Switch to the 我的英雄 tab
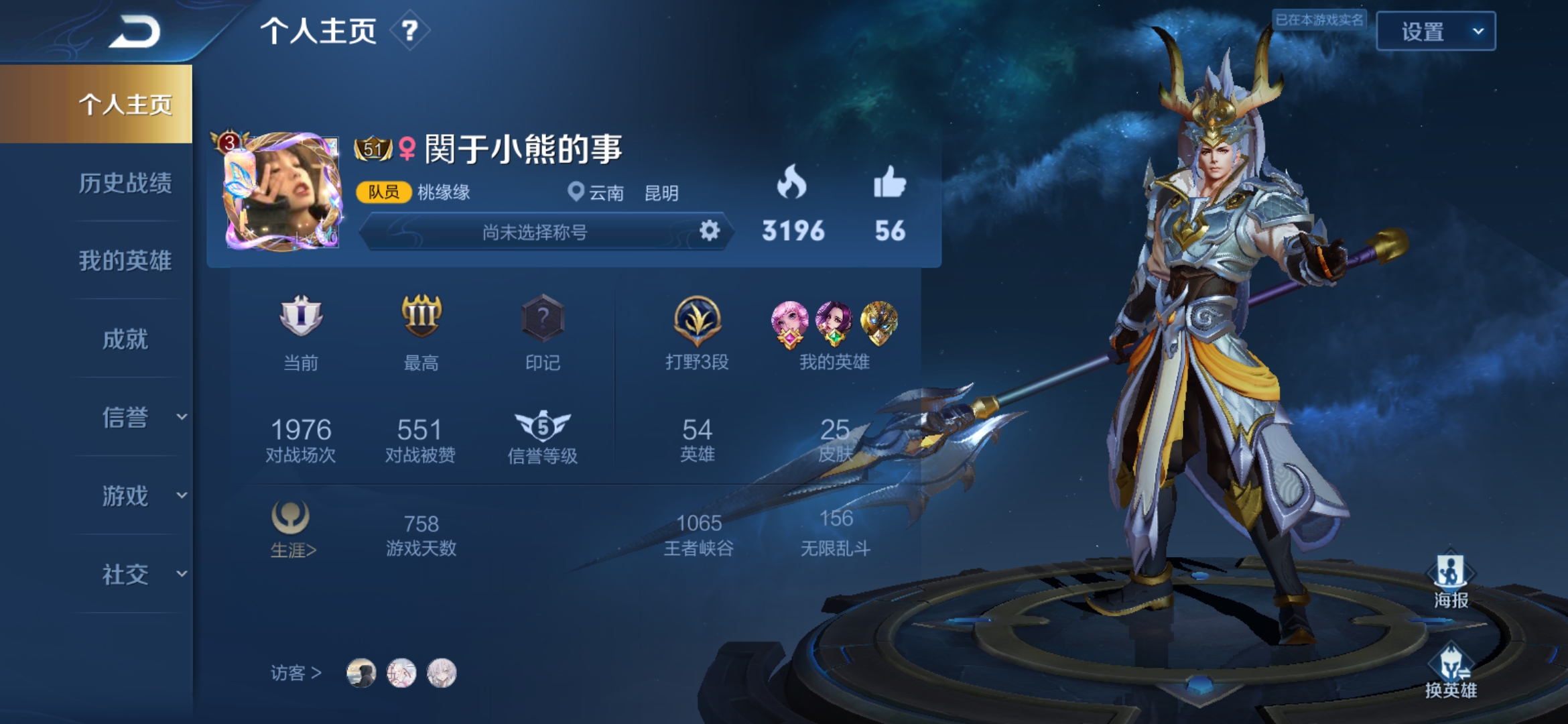The height and width of the screenshot is (724, 1568). coord(125,261)
